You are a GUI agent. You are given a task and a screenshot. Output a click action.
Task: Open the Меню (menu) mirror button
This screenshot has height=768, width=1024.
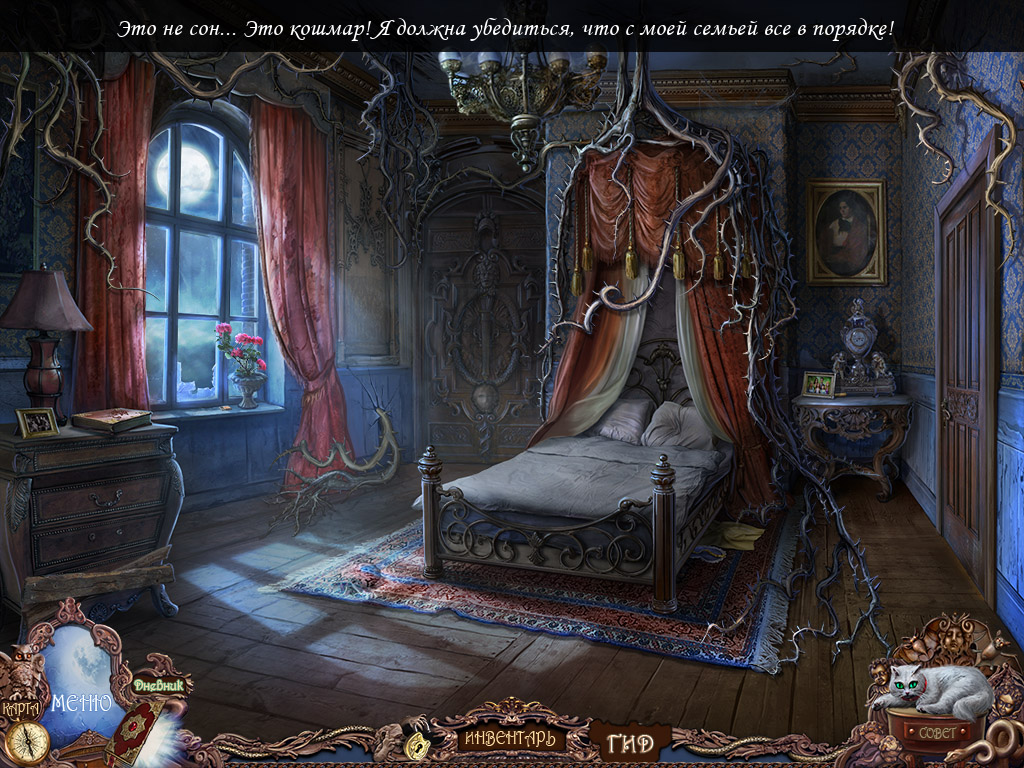[82, 701]
